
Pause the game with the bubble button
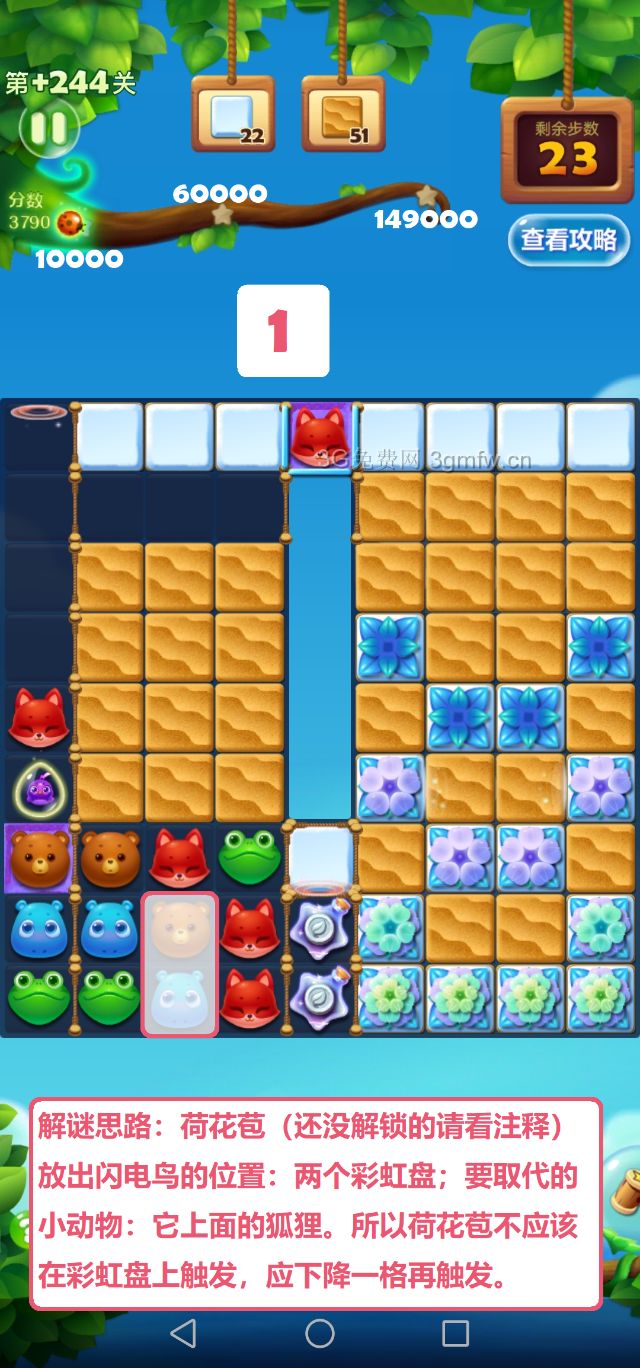click(x=46, y=128)
